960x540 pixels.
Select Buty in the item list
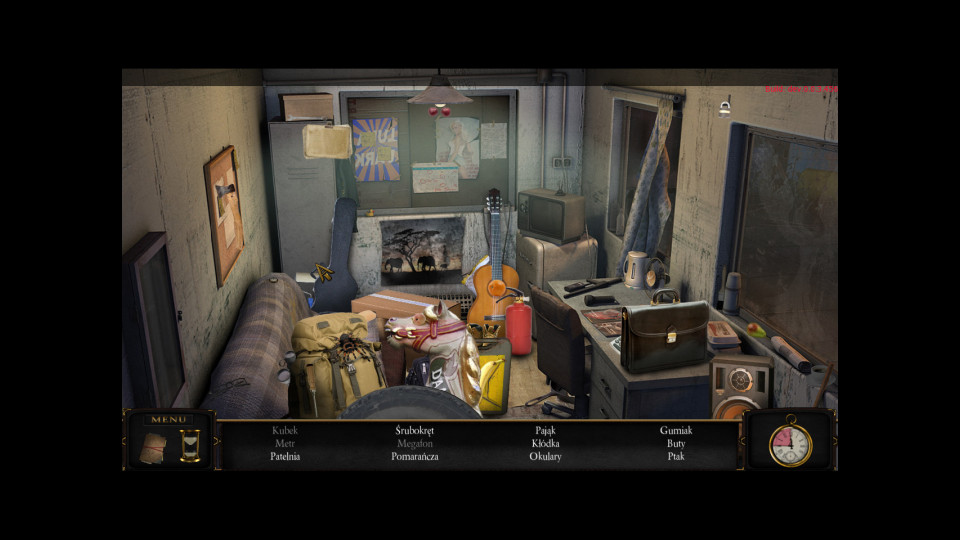[x=676, y=444]
